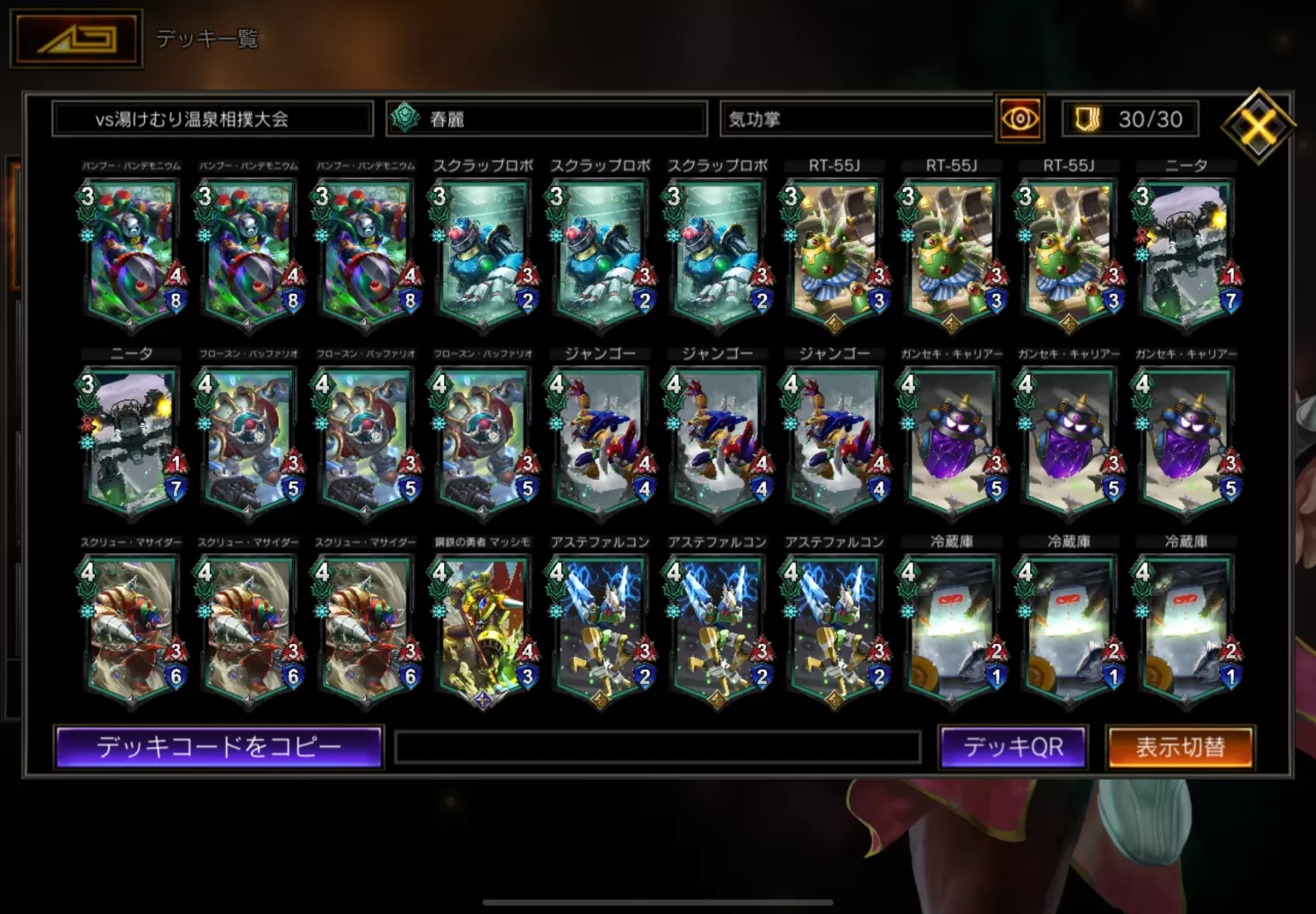Click the empty deck code text box
The image size is (1316, 914).
[x=657, y=747]
